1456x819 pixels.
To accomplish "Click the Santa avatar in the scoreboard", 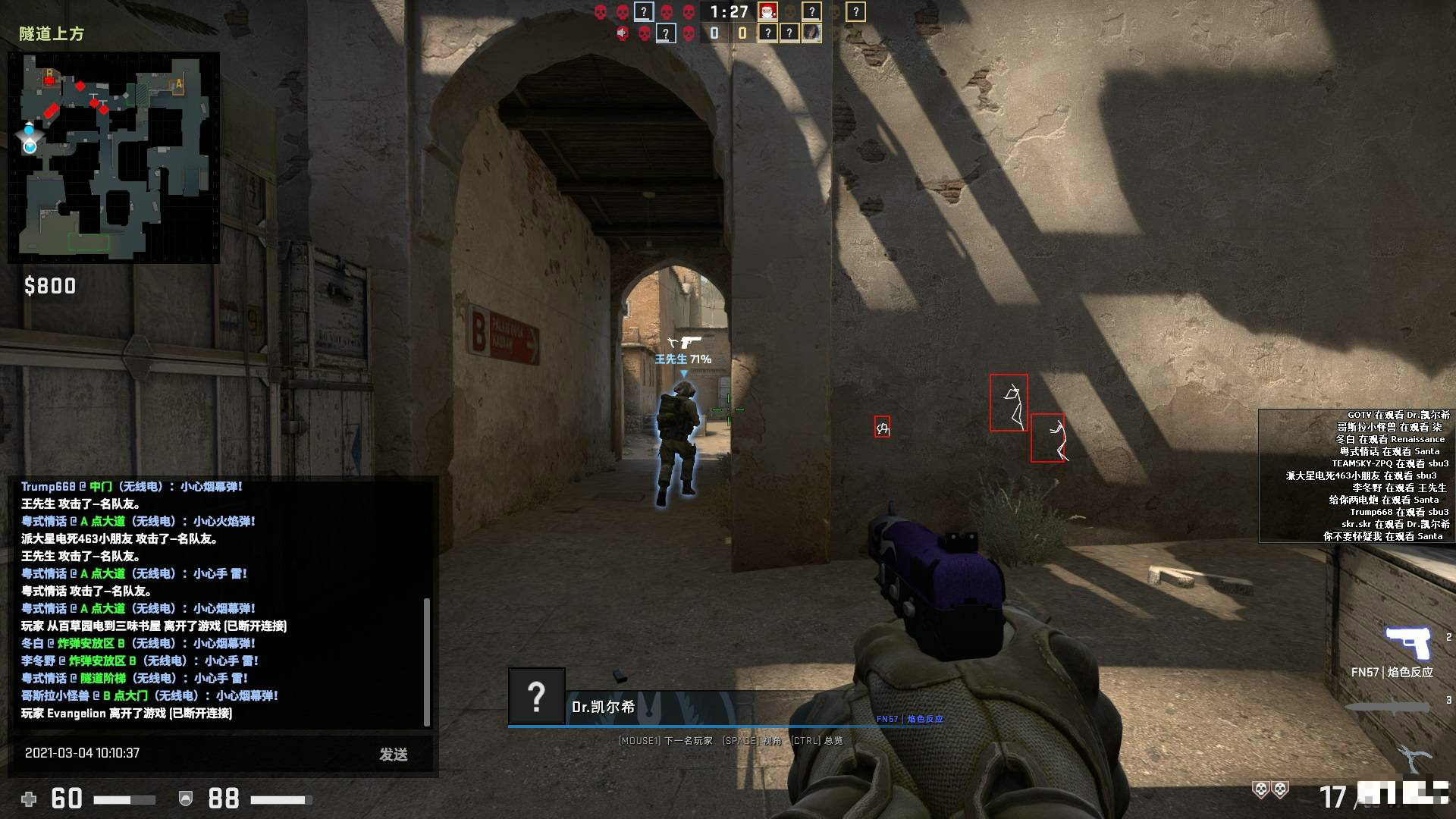I will pyautogui.click(x=767, y=11).
